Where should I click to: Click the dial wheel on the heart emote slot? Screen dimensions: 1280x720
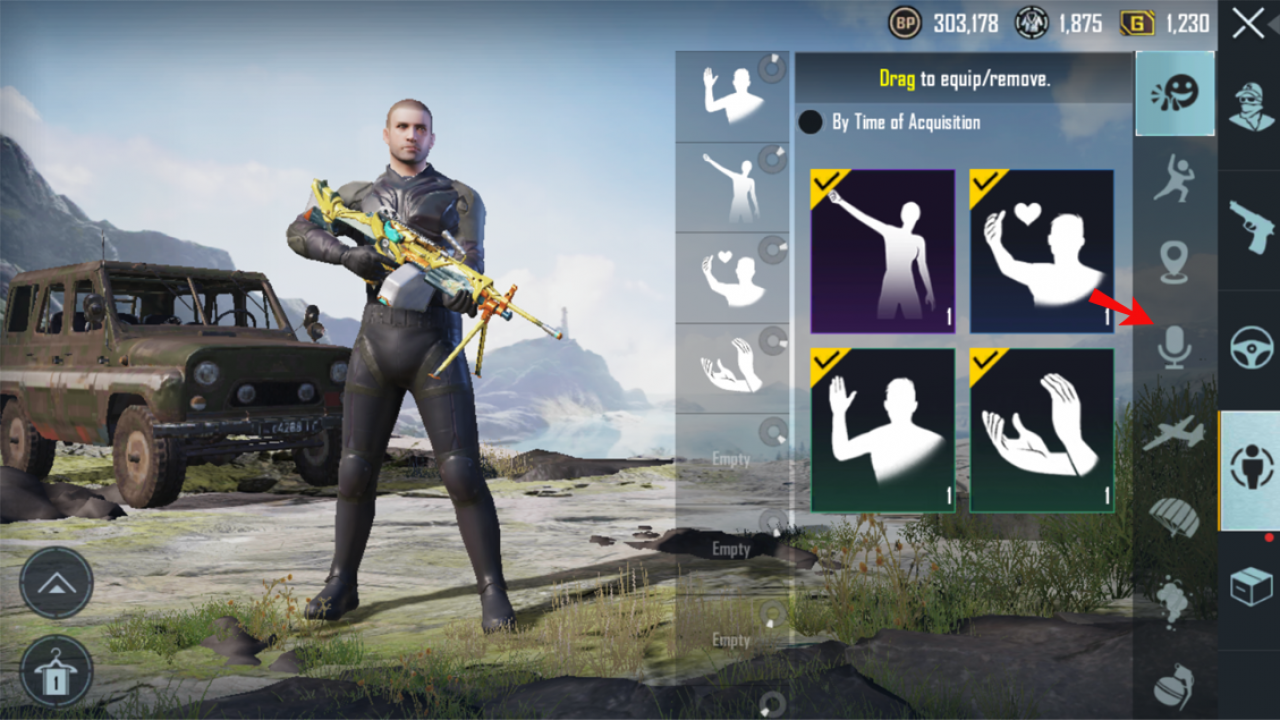(x=771, y=248)
